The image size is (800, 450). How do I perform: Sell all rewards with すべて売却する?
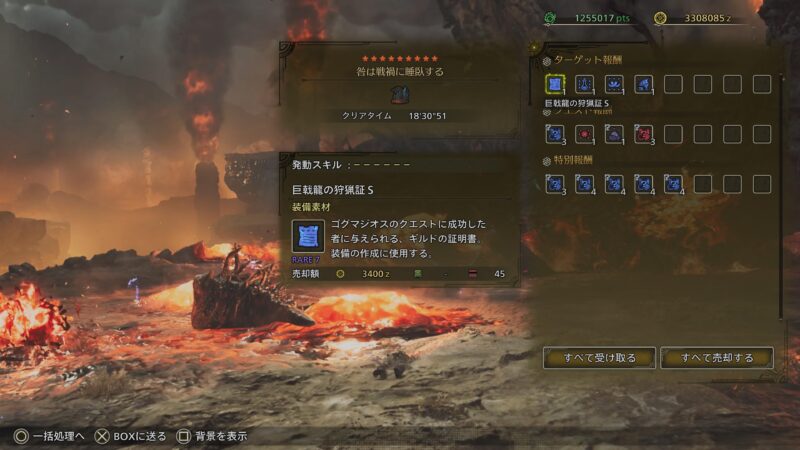coord(716,357)
